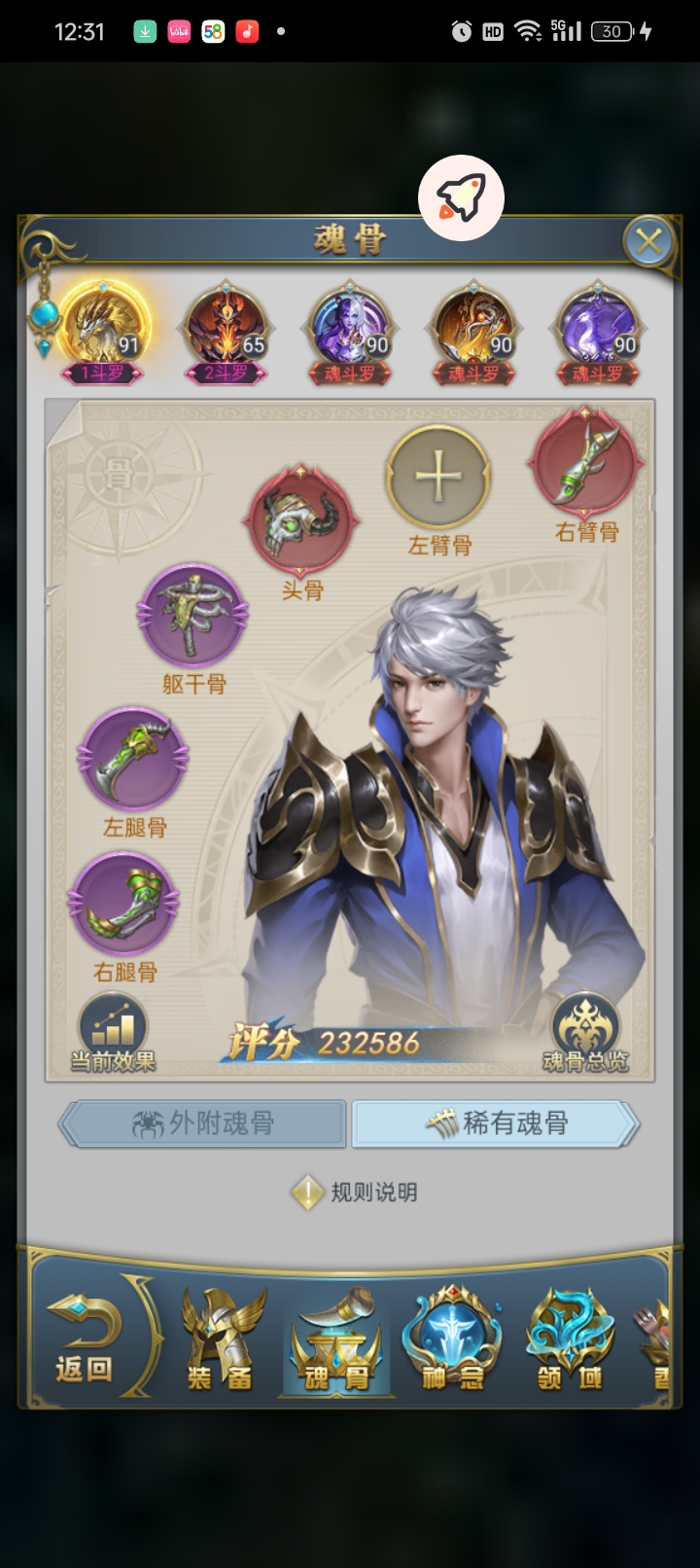Open 魂骨总览 soul bone overview

[x=585, y=1033]
